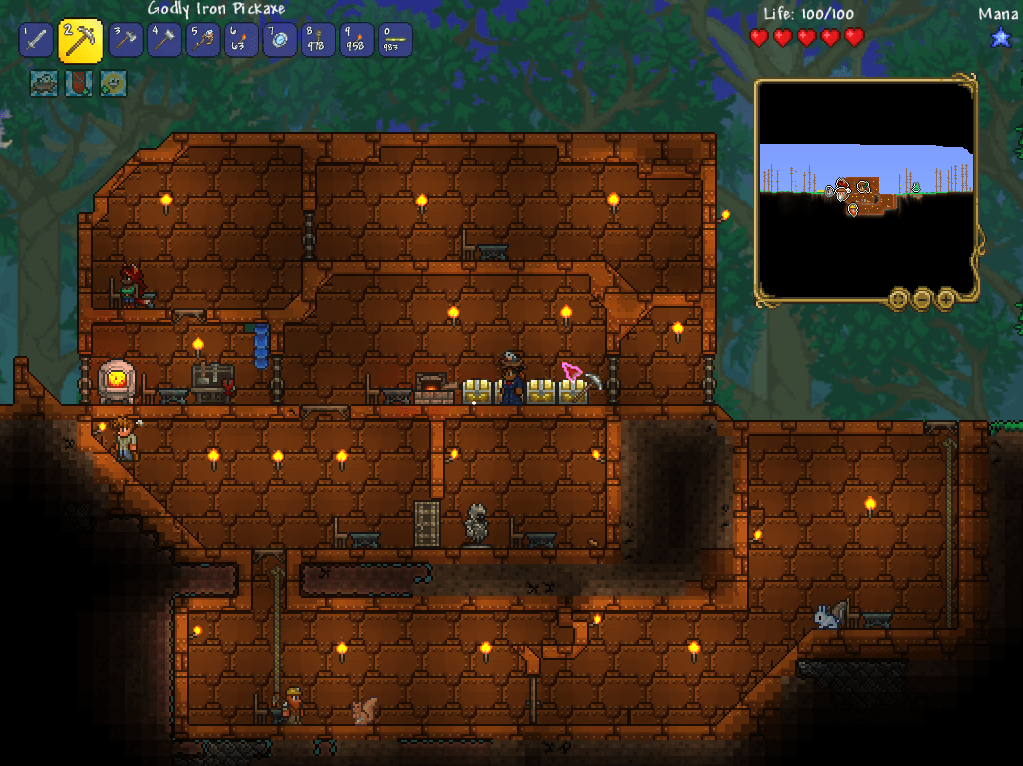Pick the torch stack of 958
The height and width of the screenshot is (766, 1023).
point(356,40)
